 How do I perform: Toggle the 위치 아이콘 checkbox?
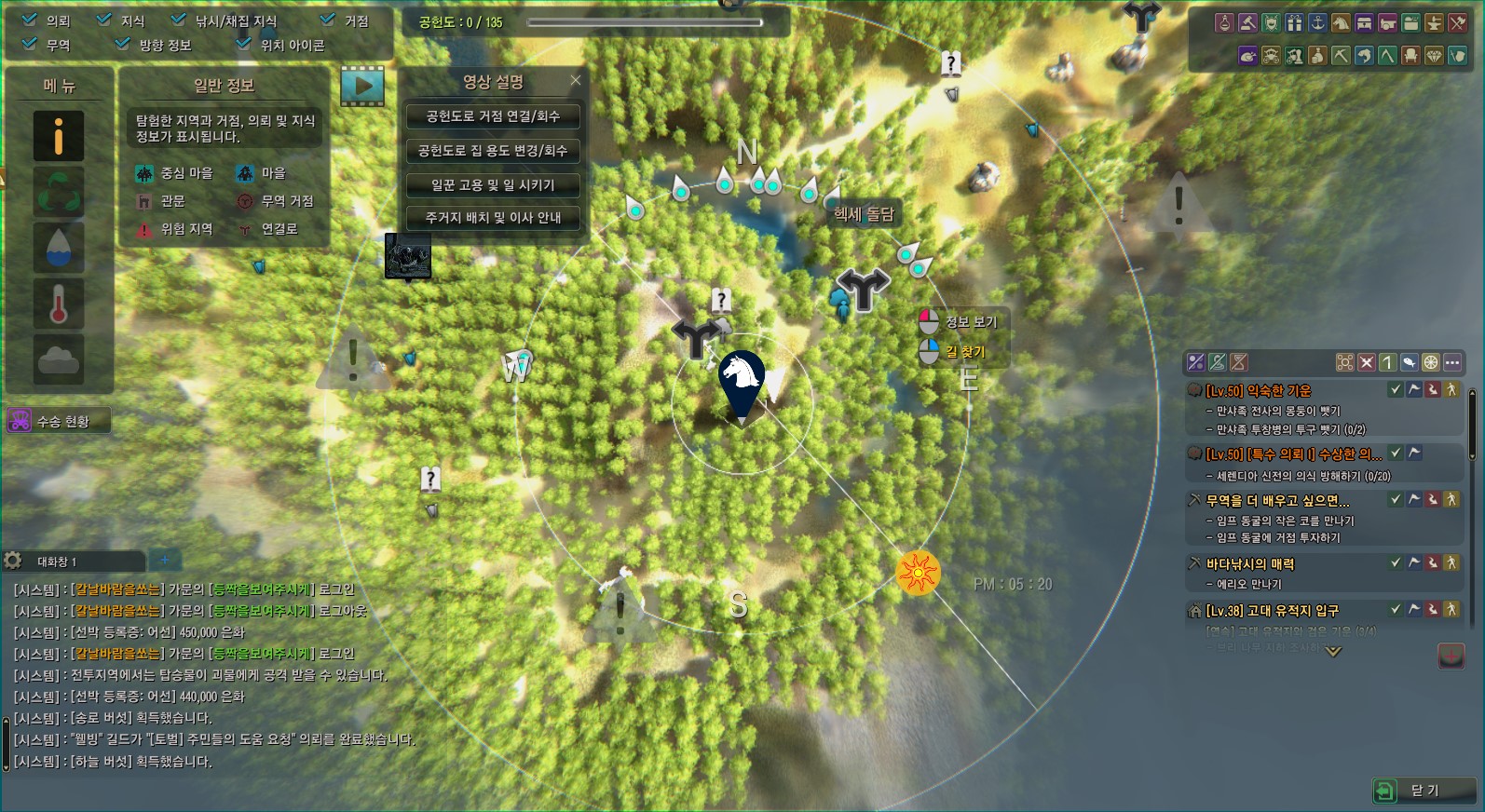coord(243,44)
